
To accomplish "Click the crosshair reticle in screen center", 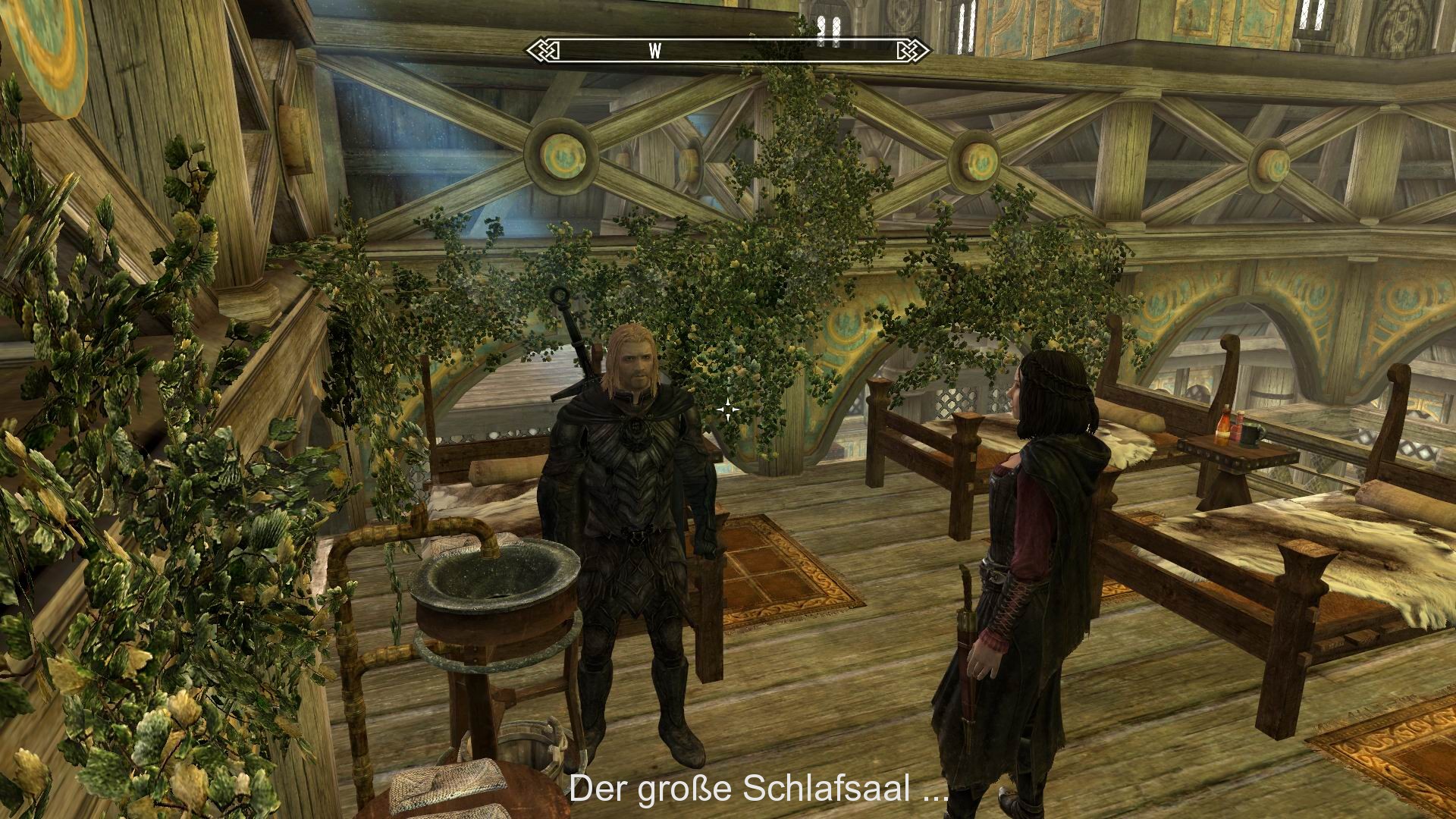I will click(726, 410).
